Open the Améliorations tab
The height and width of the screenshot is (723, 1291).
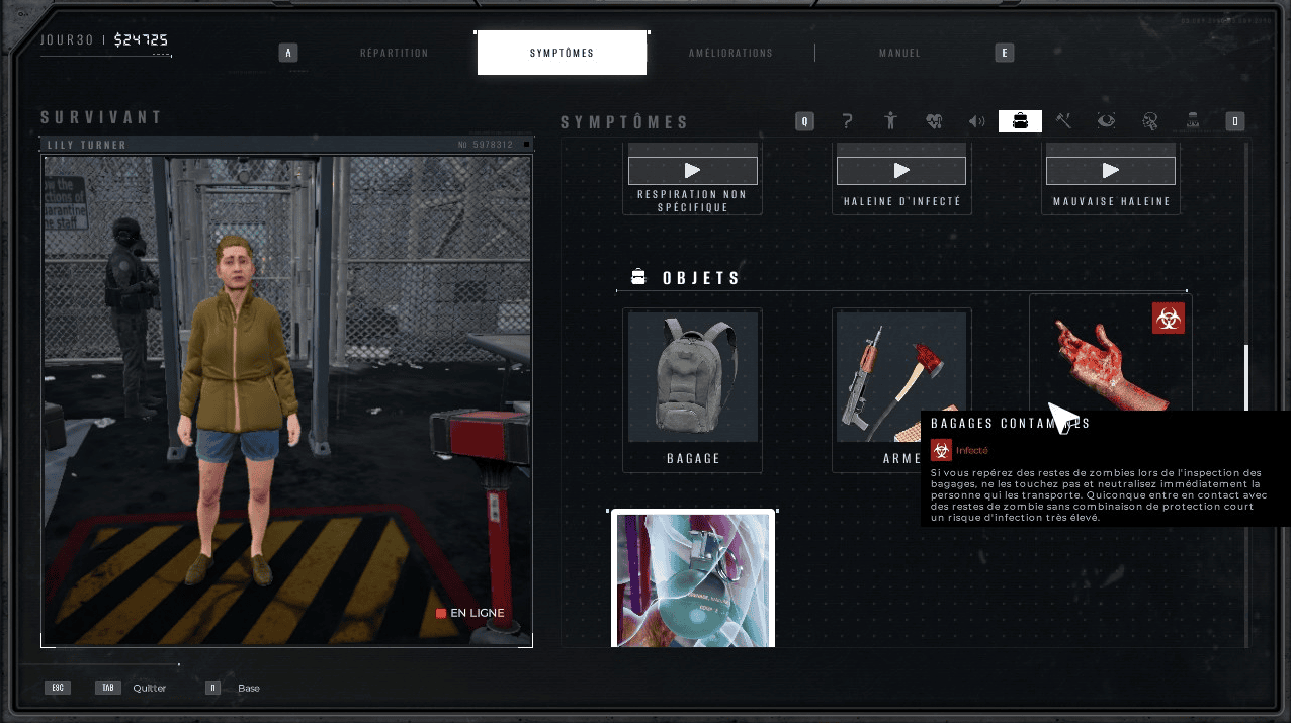point(731,53)
